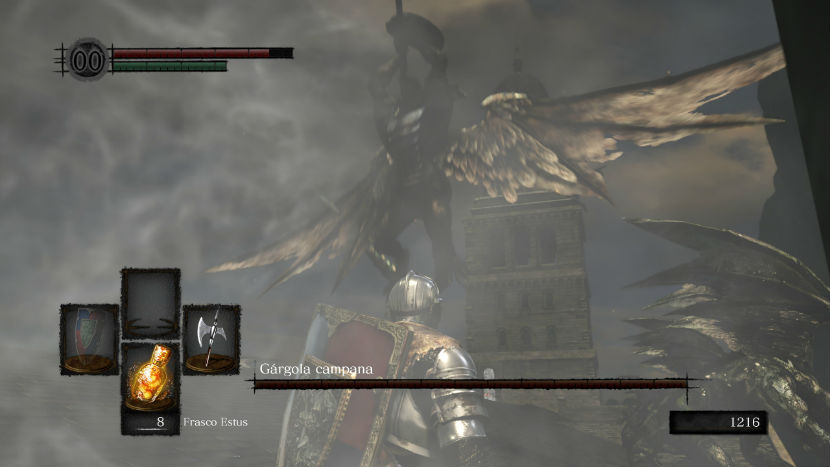Select the left-hand shield equipment slot
The width and height of the screenshot is (830, 467).
(x=89, y=339)
